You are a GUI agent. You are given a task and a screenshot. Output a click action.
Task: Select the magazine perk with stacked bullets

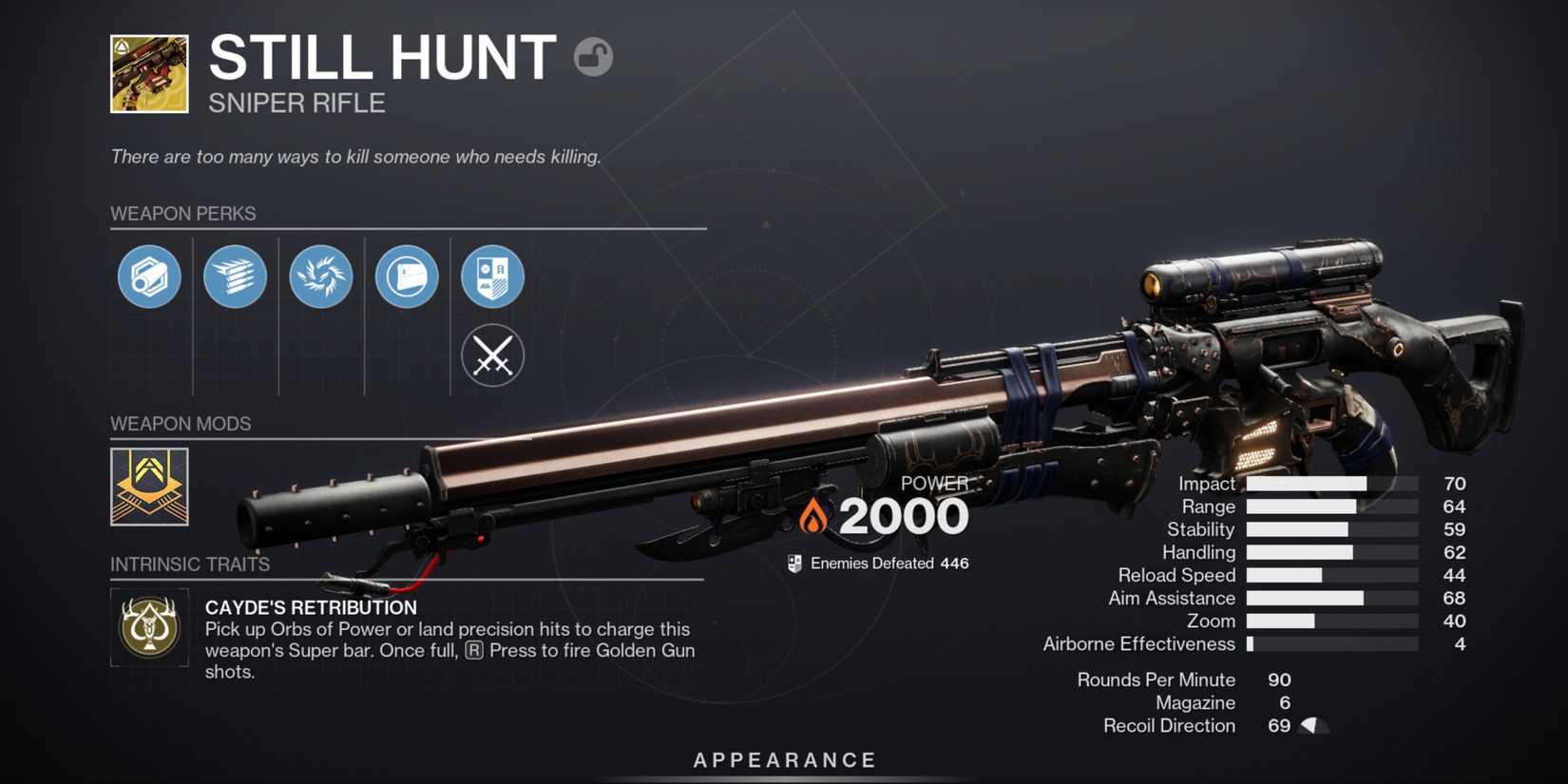(235, 277)
